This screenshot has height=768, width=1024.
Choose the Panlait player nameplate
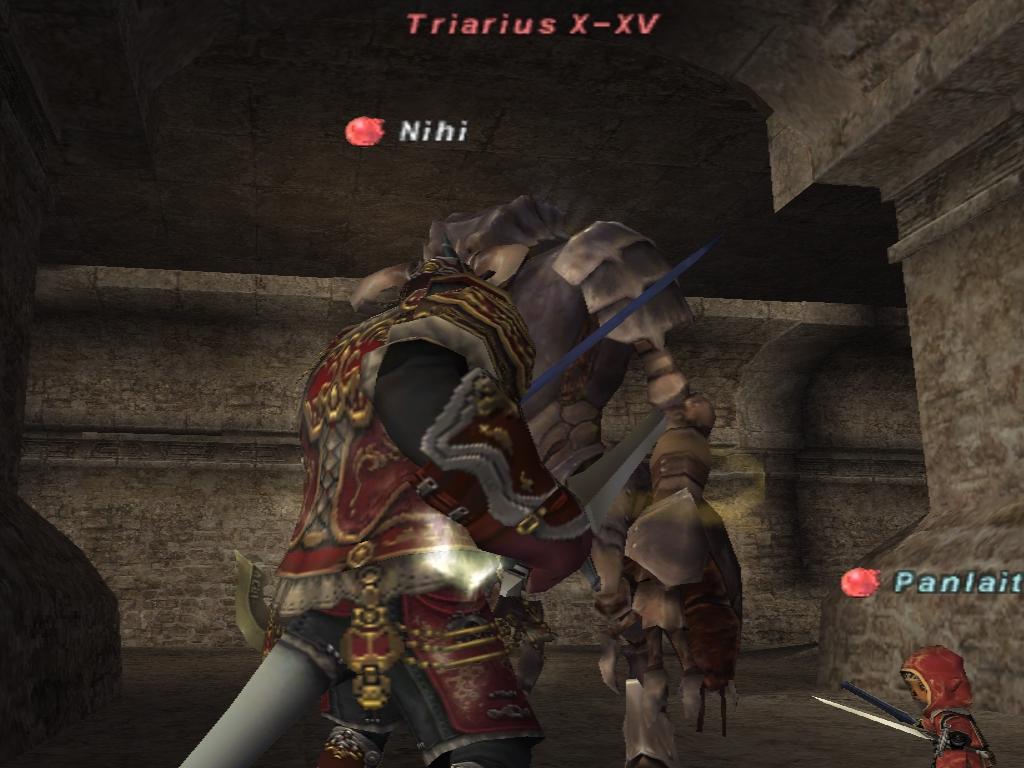click(x=956, y=582)
